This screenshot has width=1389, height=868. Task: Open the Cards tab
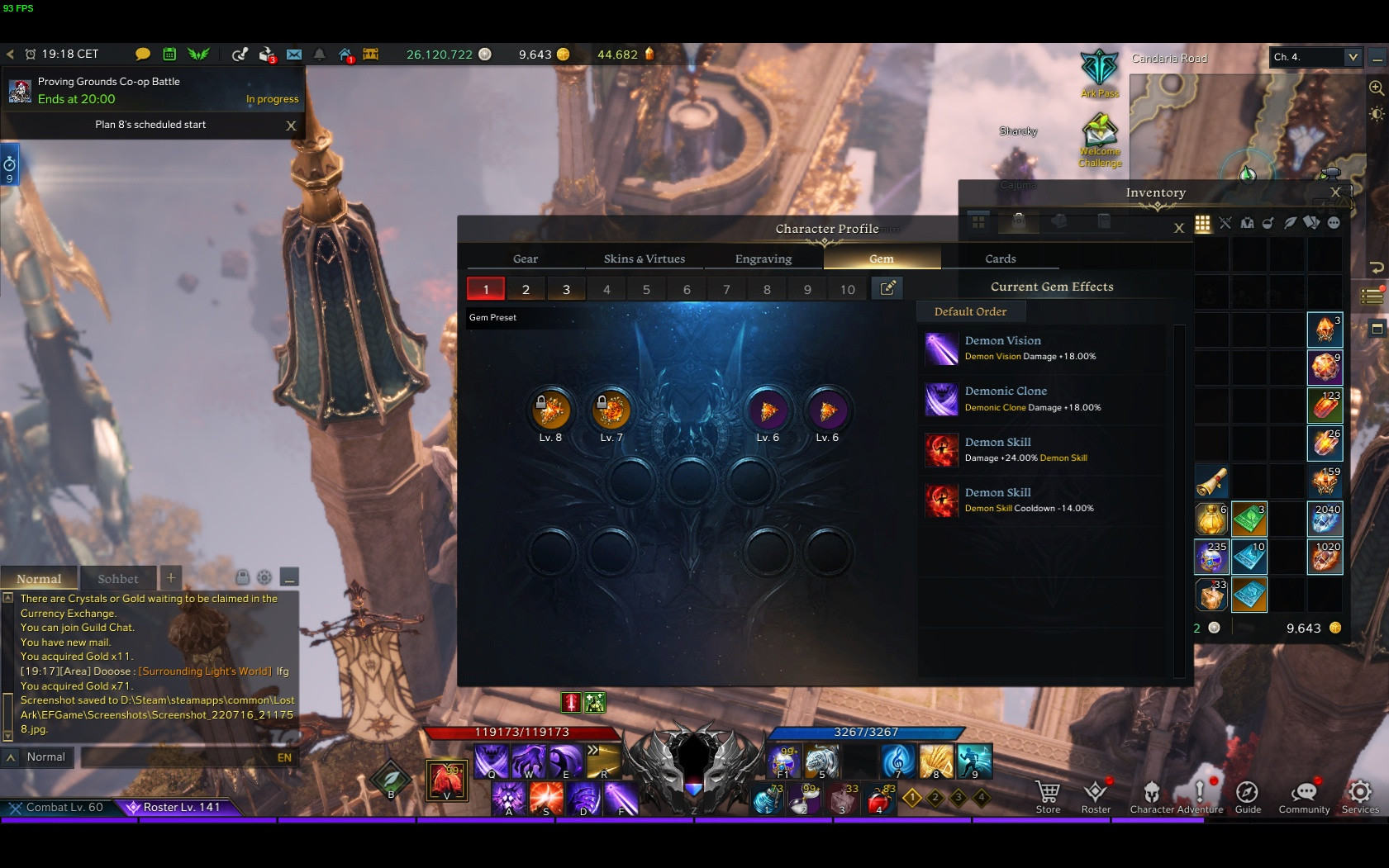(x=1000, y=259)
